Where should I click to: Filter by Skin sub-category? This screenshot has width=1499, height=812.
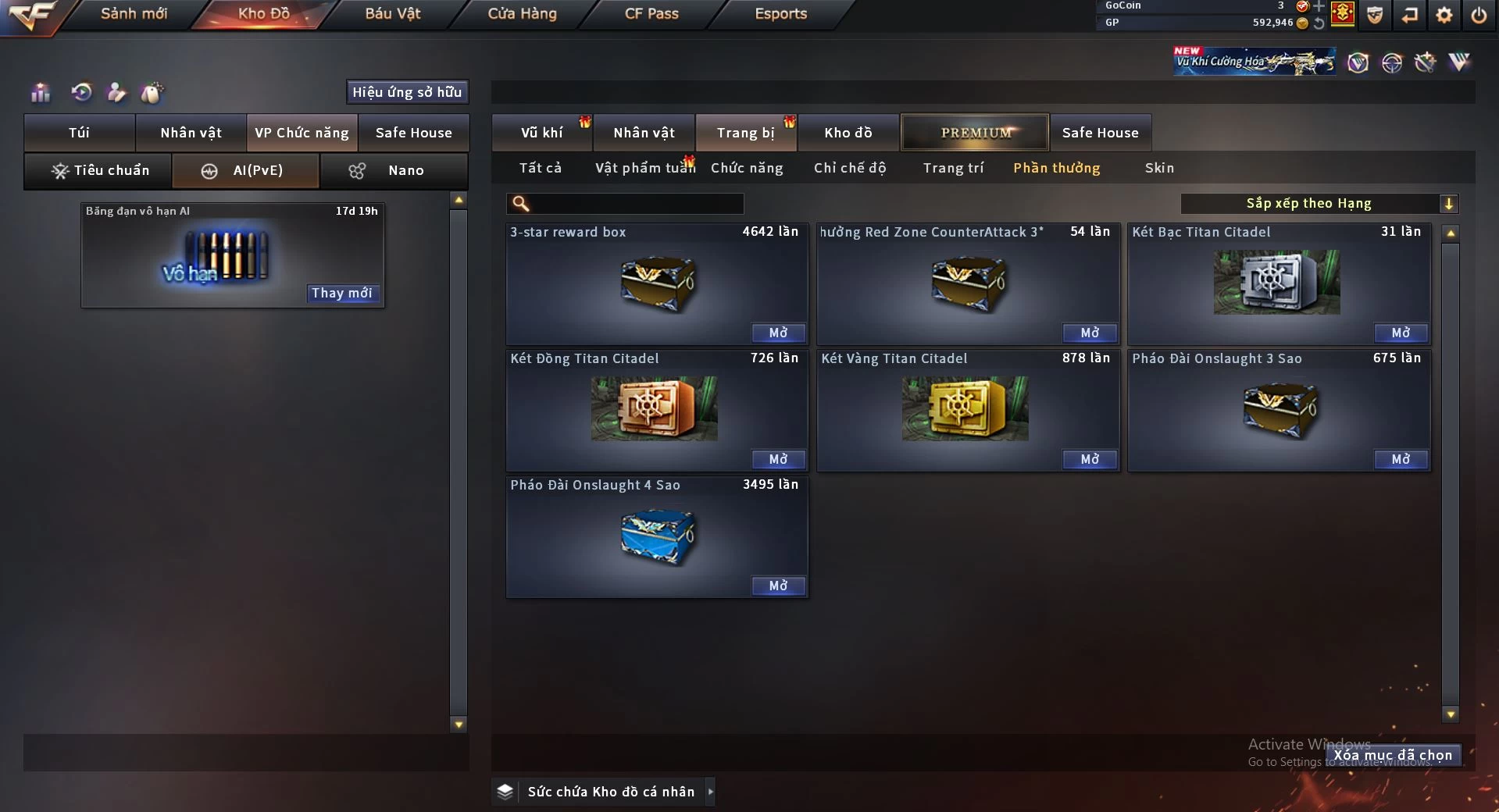pyautogui.click(x=1159, y=168)
